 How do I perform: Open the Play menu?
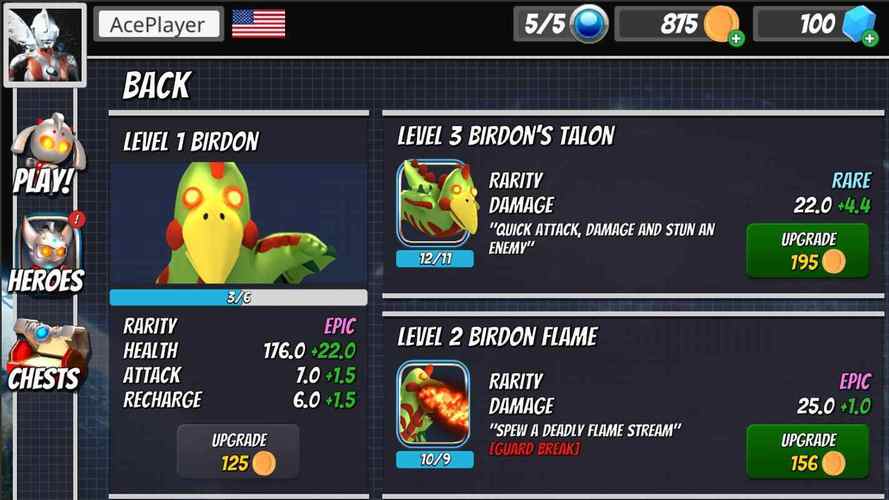pyautogui.click(x=43, y=155)
